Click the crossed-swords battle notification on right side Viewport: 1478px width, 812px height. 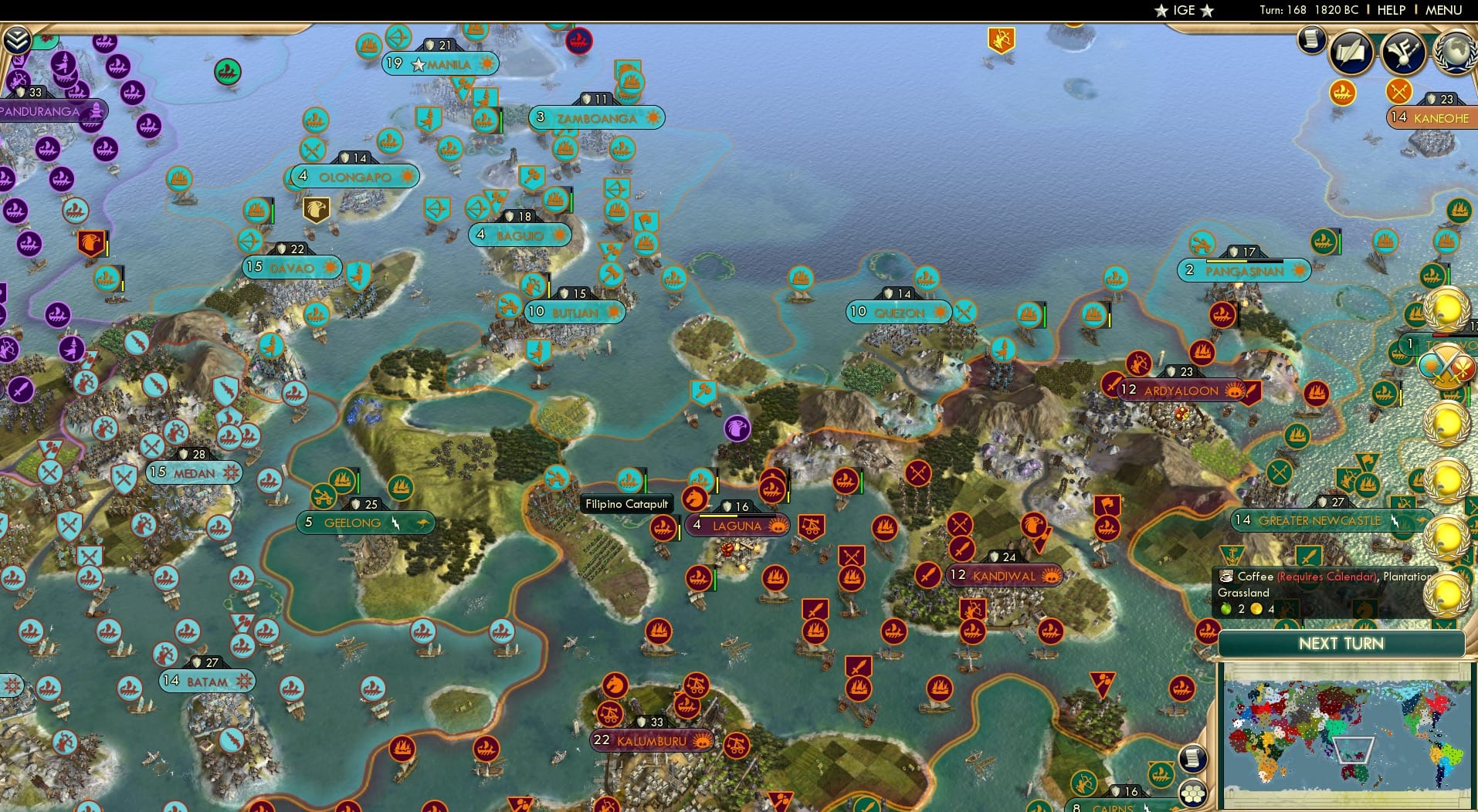click(x=1448, y=364)
